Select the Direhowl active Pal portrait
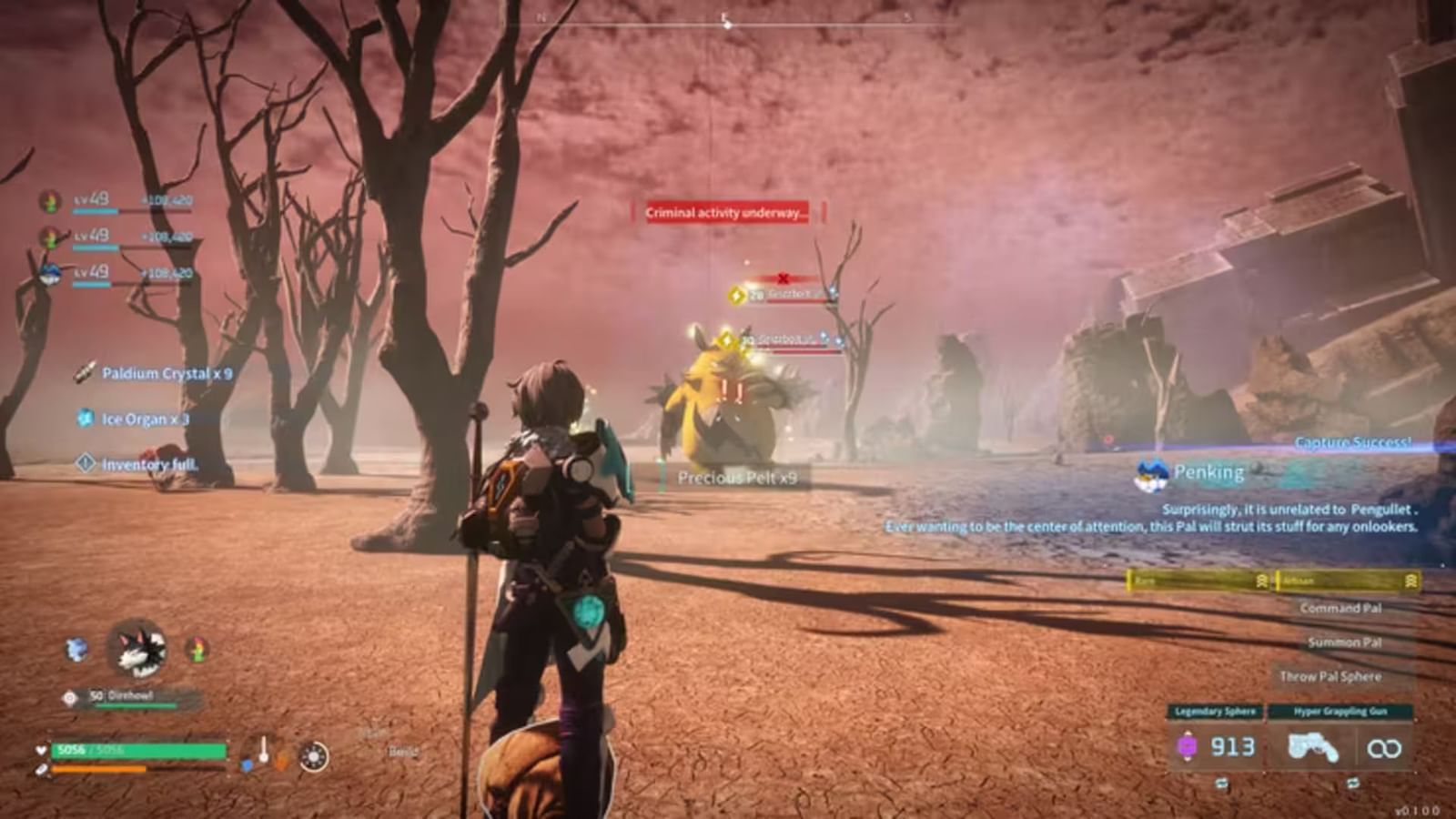Screen dimensions: 1456x819 pos(138,650)
